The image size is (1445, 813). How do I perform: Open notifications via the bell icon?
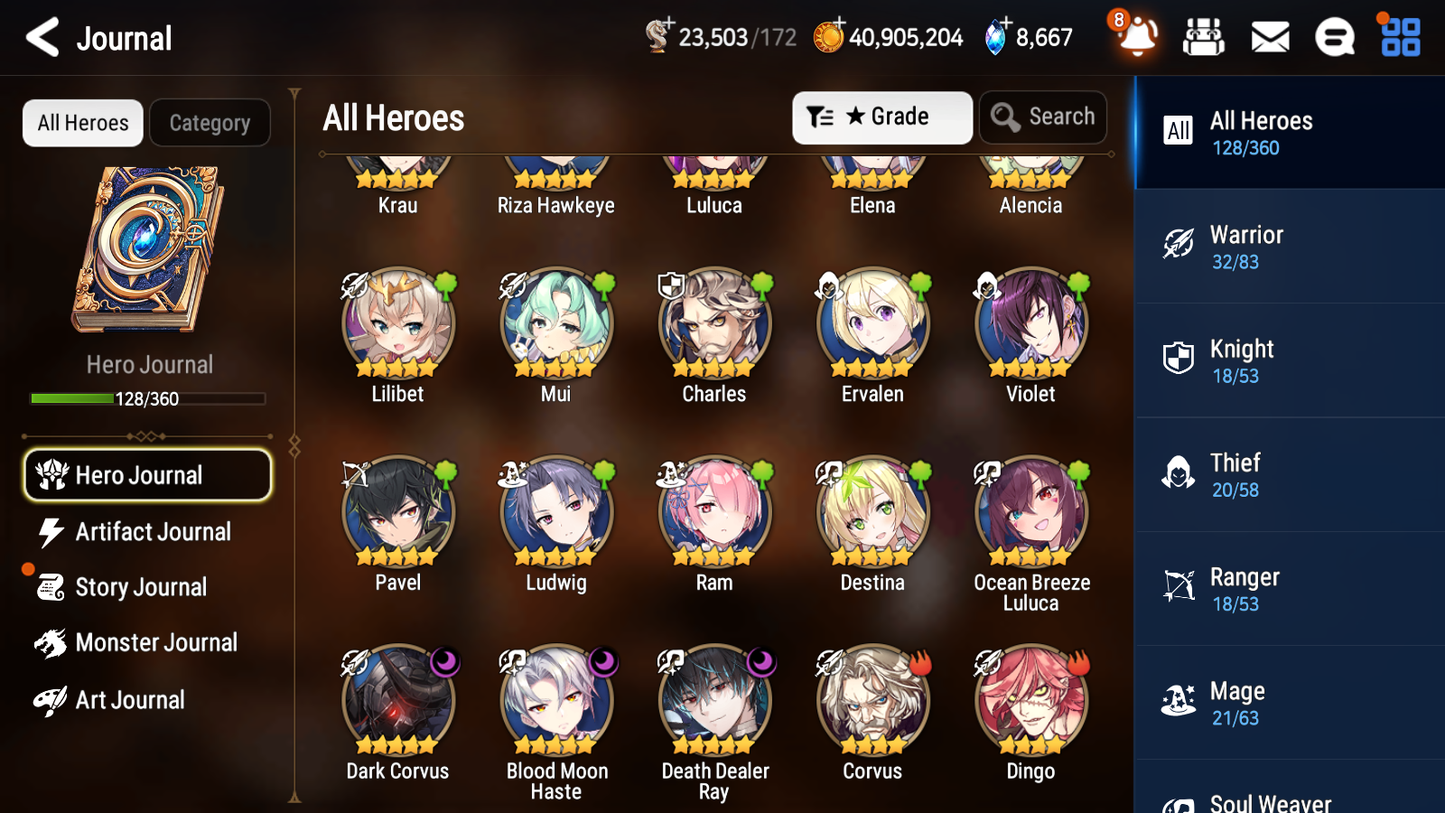pos(1137,37)
